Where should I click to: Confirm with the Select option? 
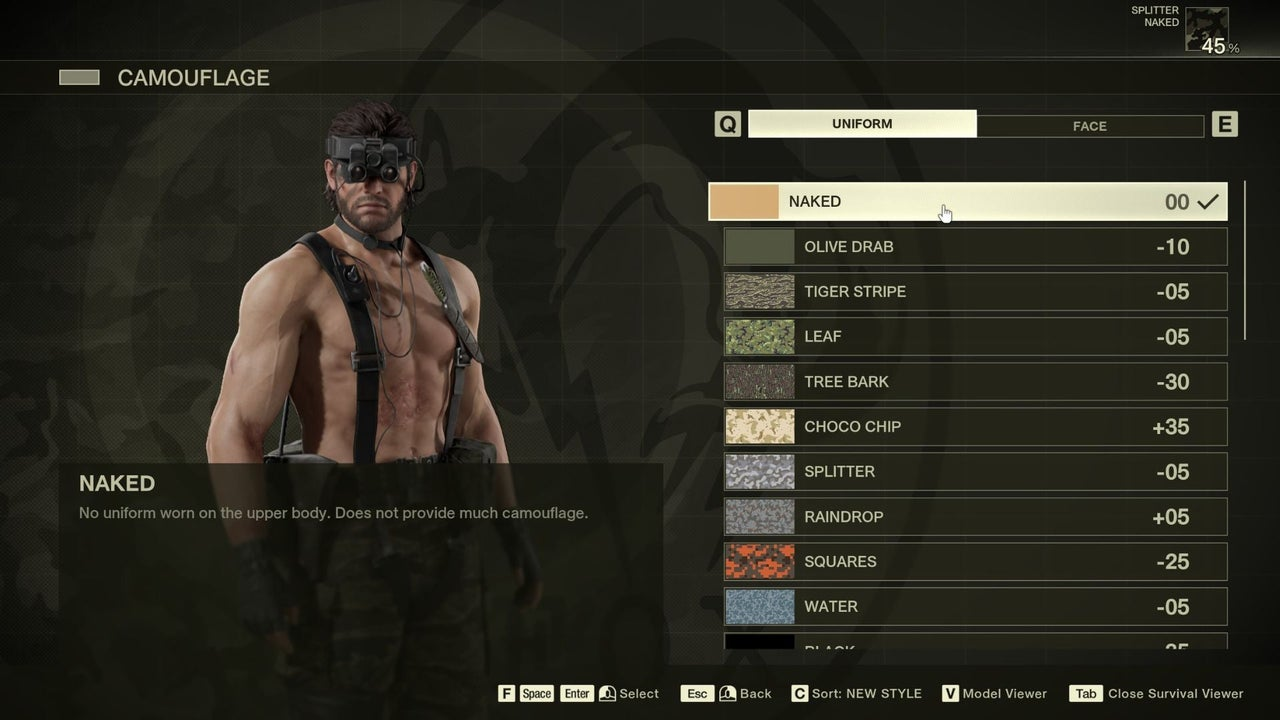pyautogui.click(x=628, y=694)
